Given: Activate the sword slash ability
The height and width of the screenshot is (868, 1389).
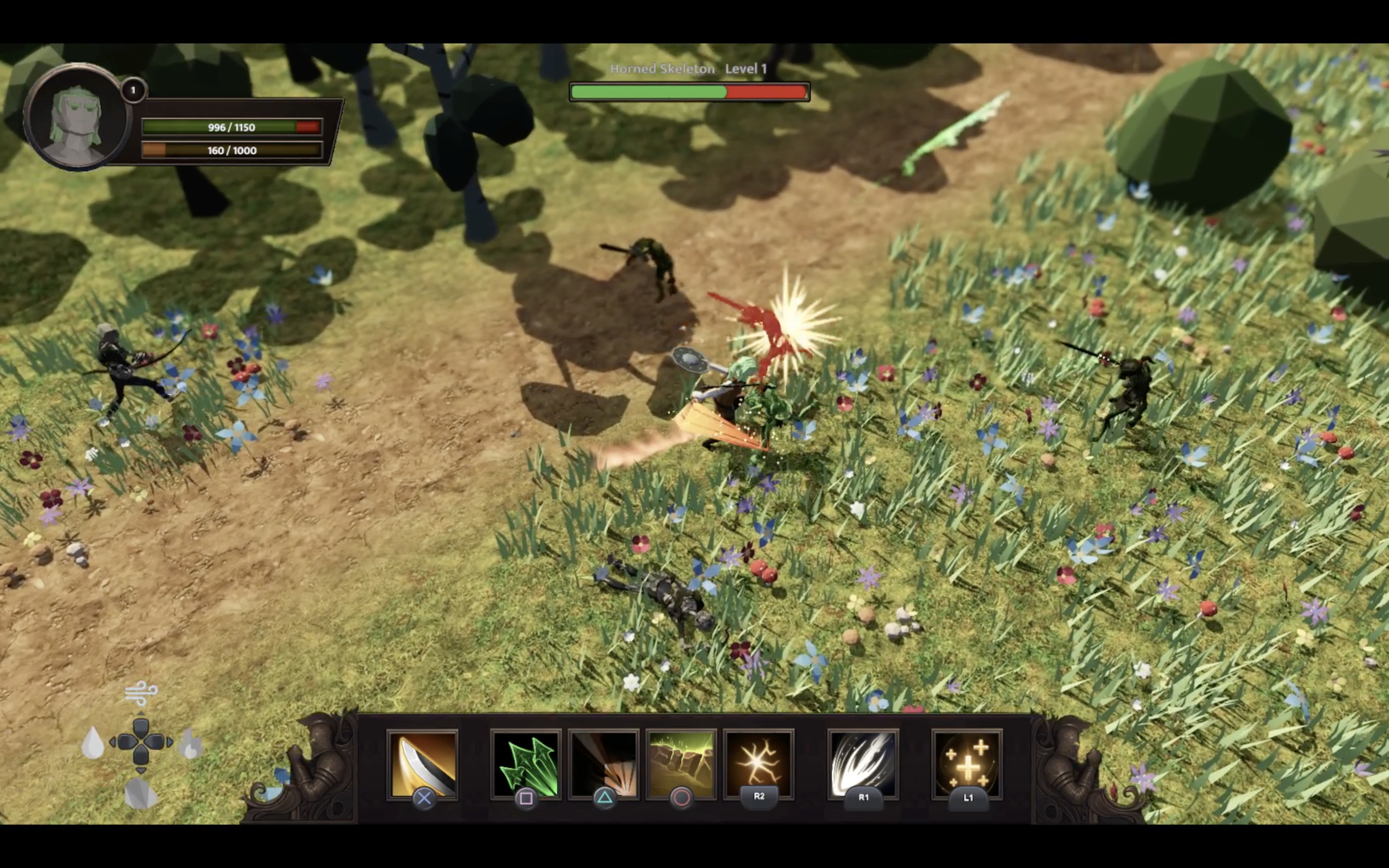Looking at the screenshot, I should coord(422,763).
